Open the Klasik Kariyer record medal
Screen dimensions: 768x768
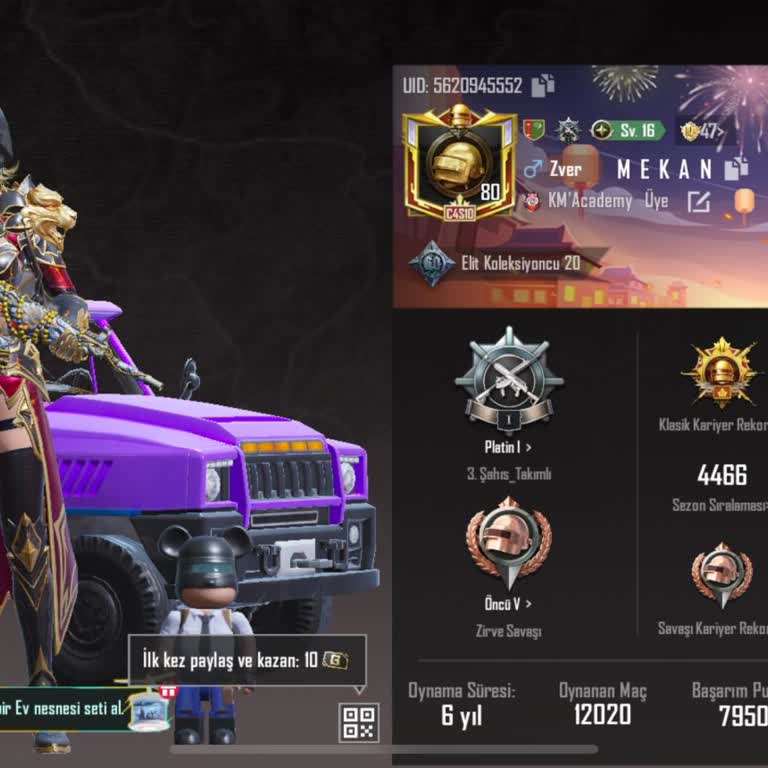coord(718,372)
